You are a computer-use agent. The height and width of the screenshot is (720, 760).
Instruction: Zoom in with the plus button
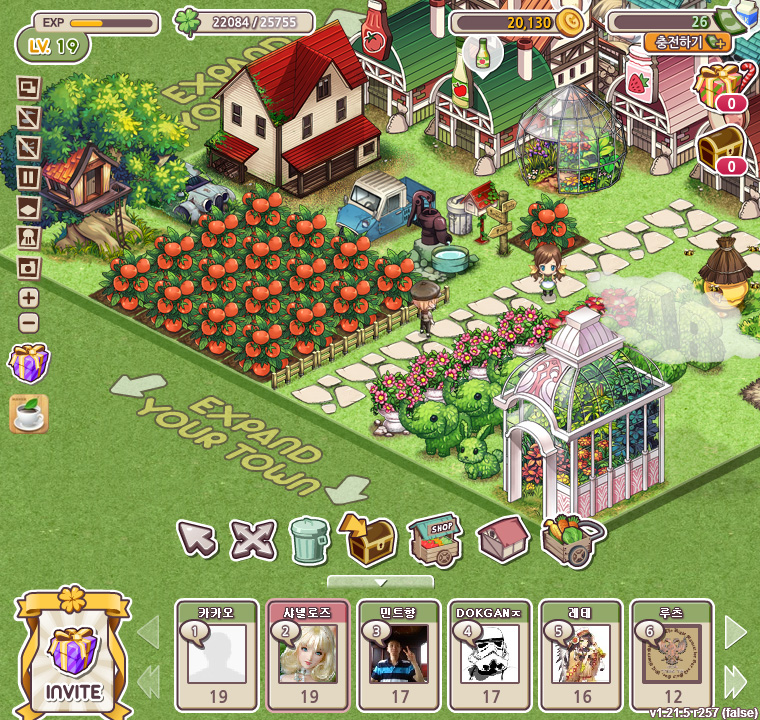[29, 297]
